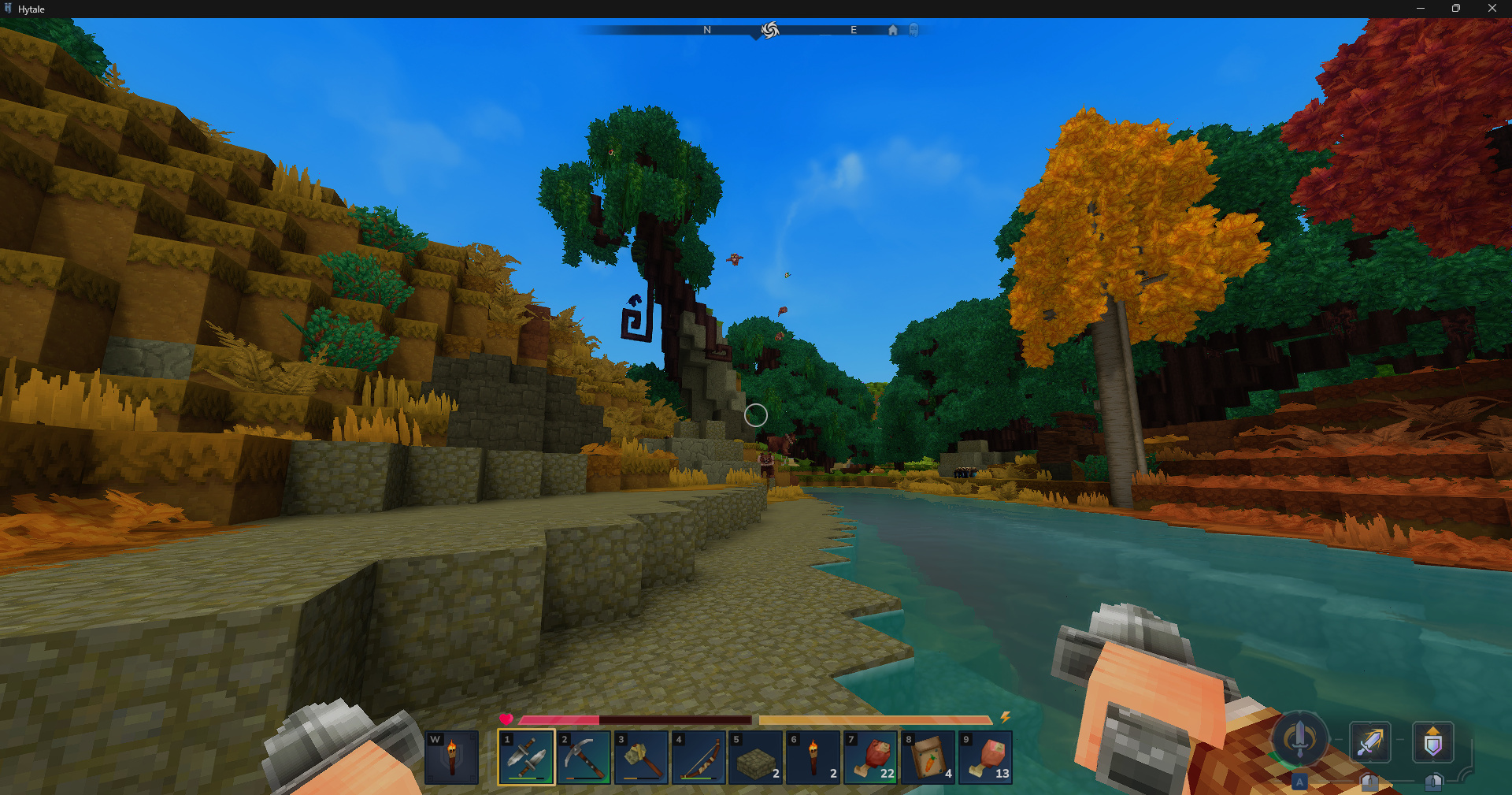This screenshot has width=1512, height=795.
Task: Close the Hytale game window
Action: [1492, 9]
